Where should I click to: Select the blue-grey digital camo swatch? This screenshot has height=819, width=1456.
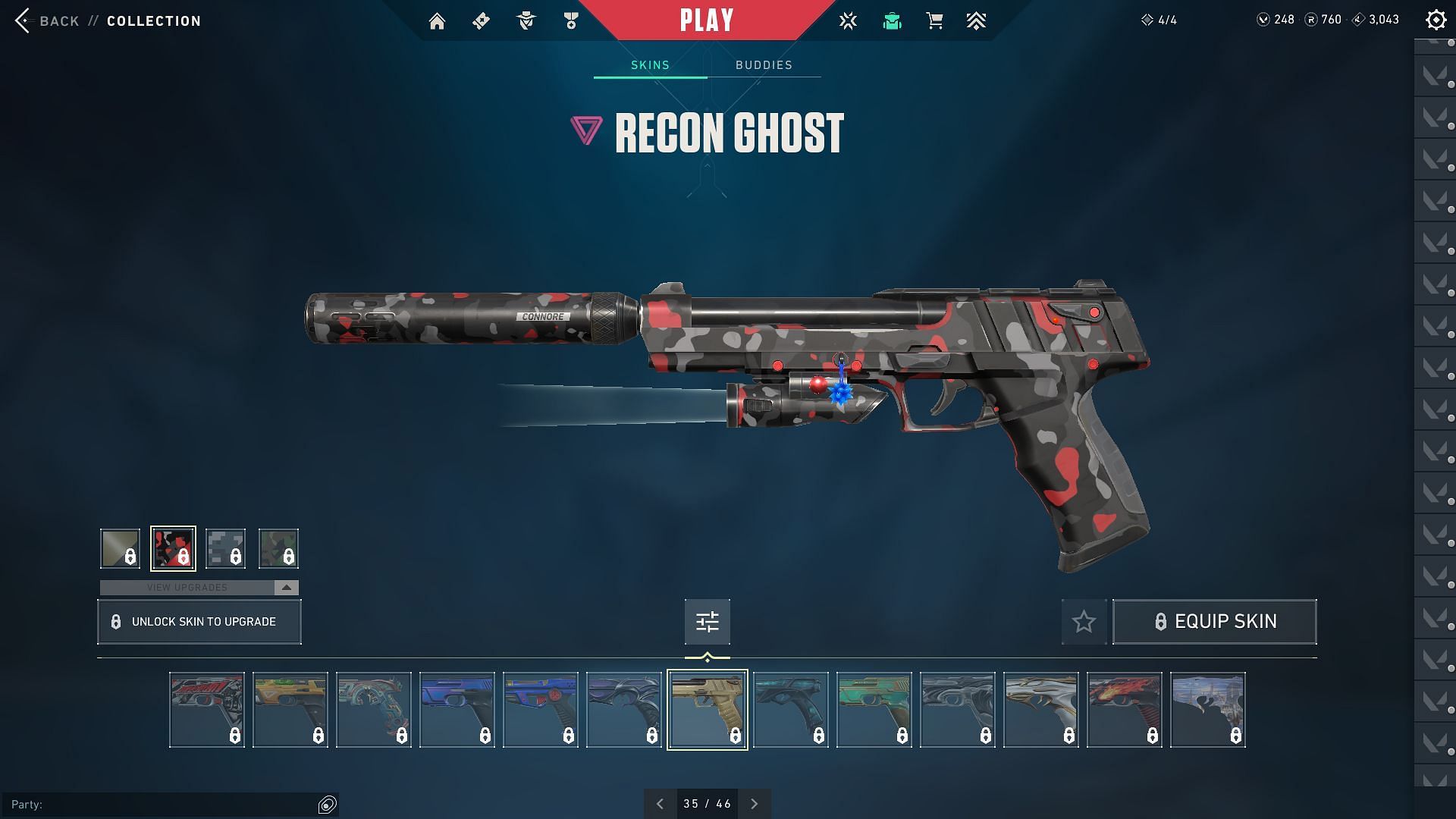coord(225,548)
